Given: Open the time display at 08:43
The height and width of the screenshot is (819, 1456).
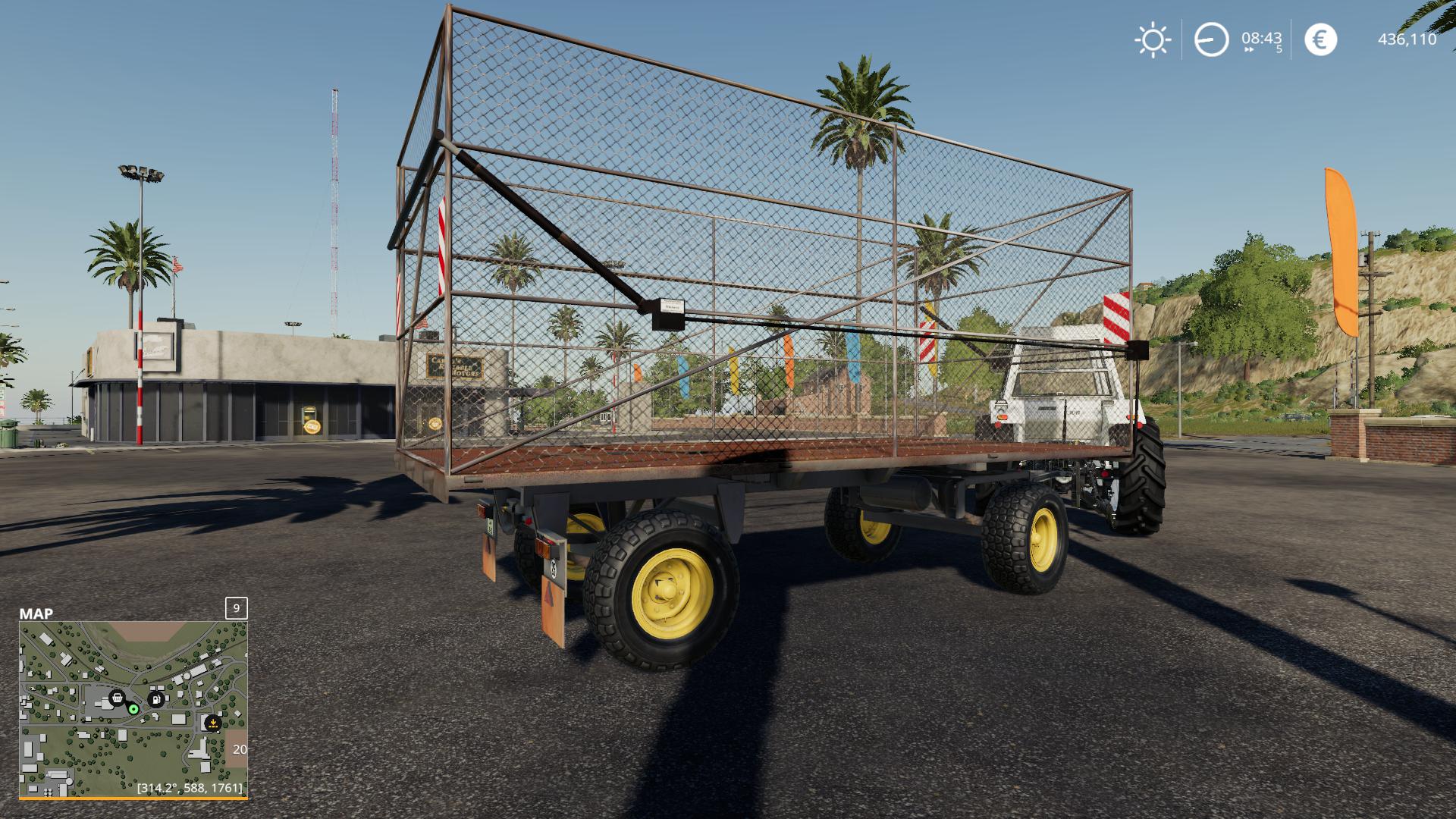Looking at the screenshot, I should [x=1262, y=39].
